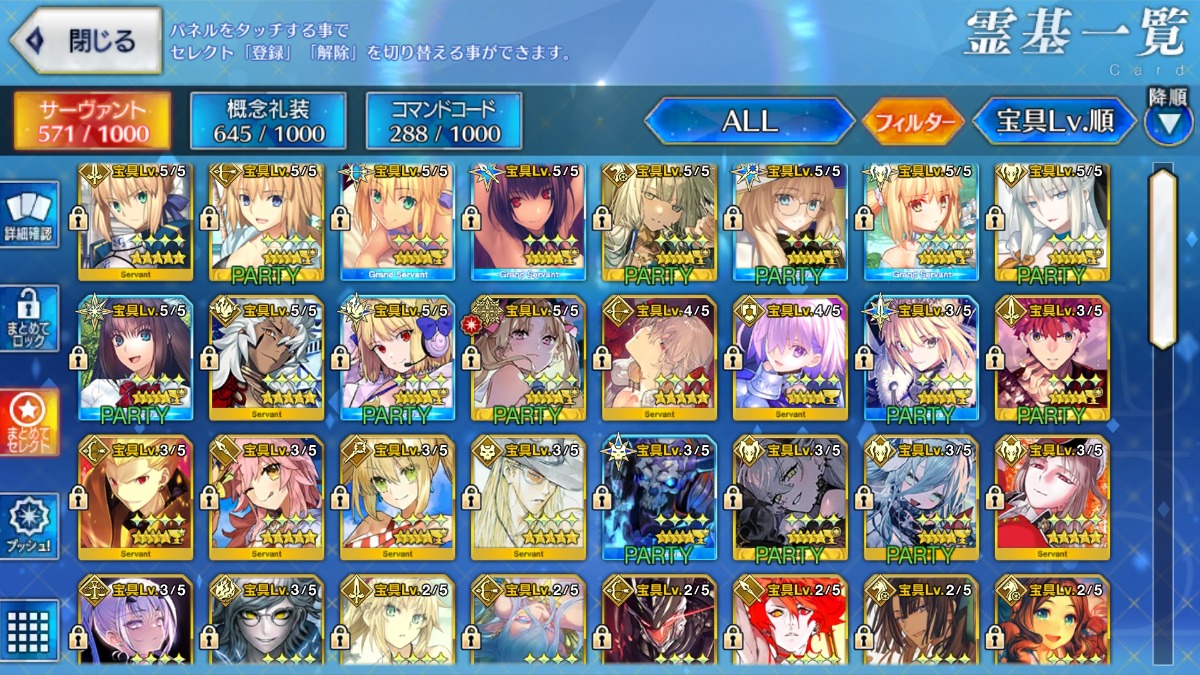The image size is (1200, 675).
Task: Select the Mash Kyrielight shielder card
Action: point(790,357)
